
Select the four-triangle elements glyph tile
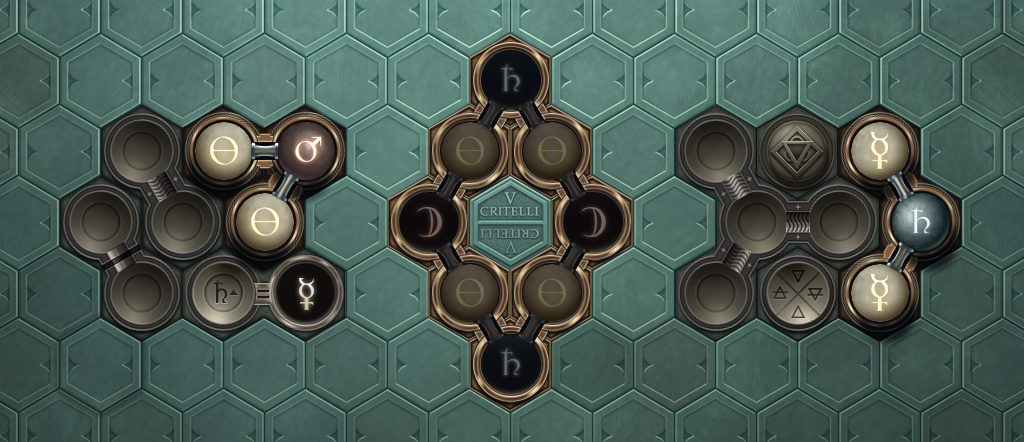click(x=797, y=293)
